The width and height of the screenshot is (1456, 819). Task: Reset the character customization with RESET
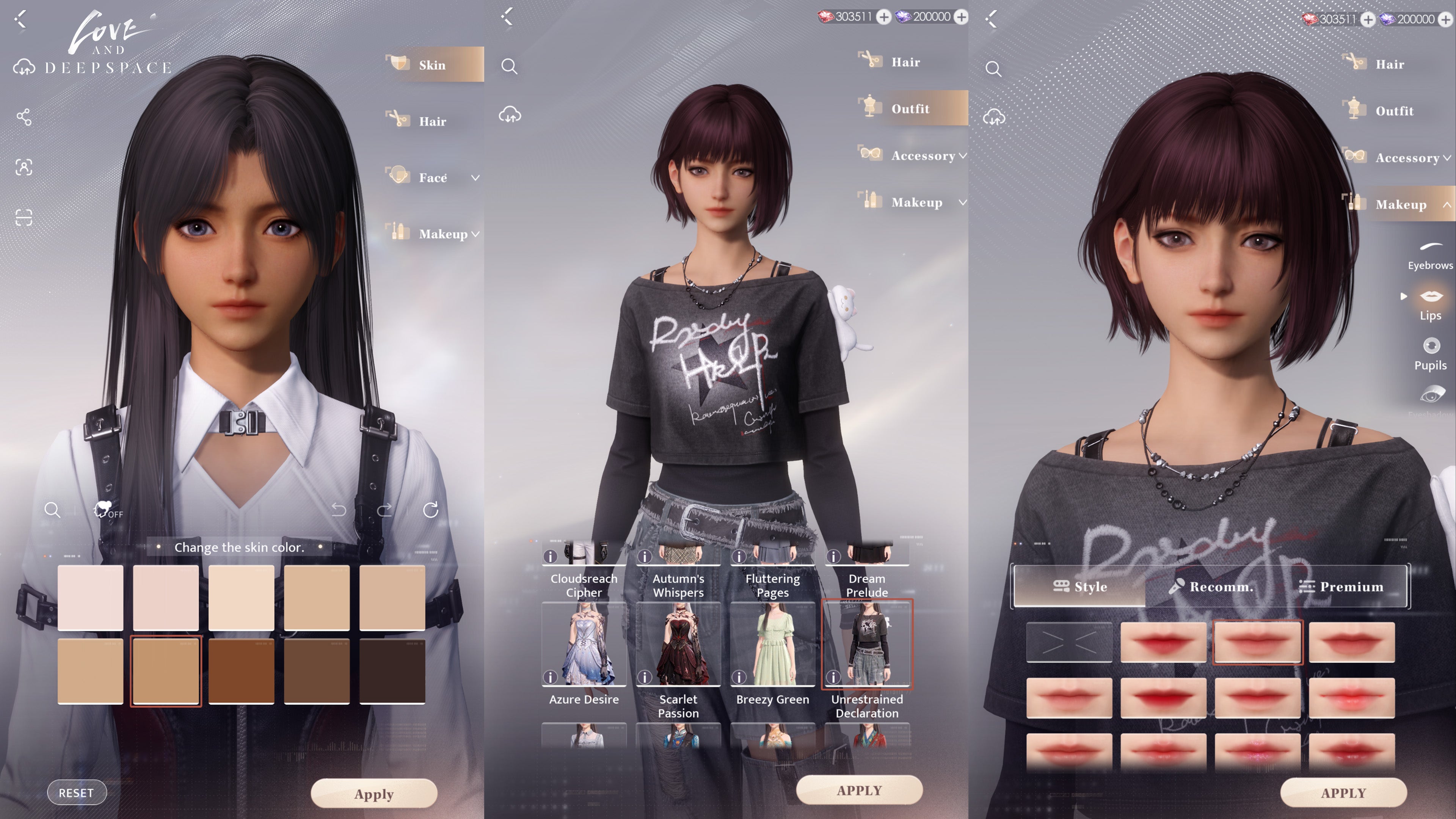(x=76, y=792)
